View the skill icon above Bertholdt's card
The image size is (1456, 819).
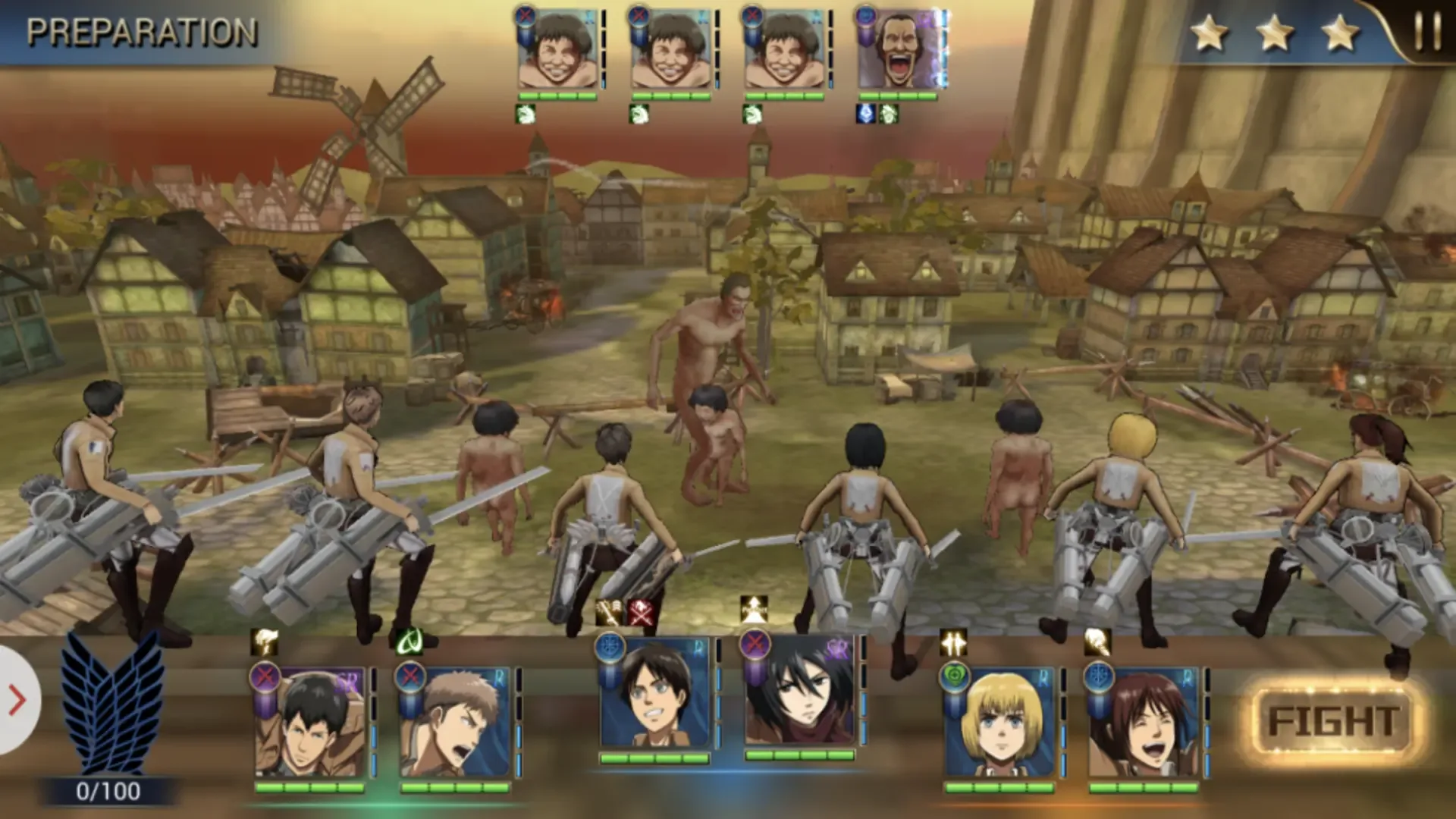(264, 643)
